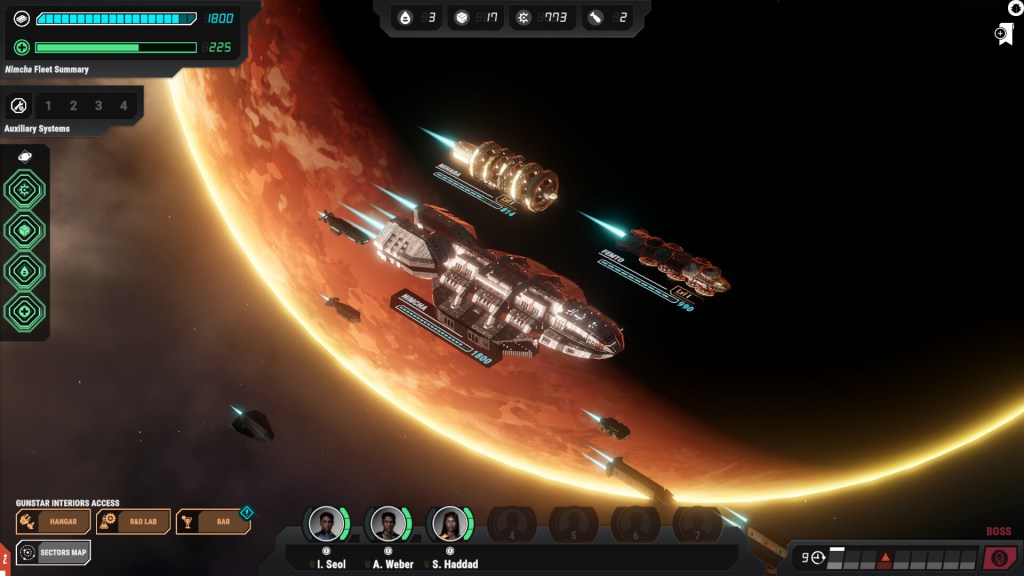1024x576 pixels.
Task: Open the Sectors Map
Action: coord(54,552)
